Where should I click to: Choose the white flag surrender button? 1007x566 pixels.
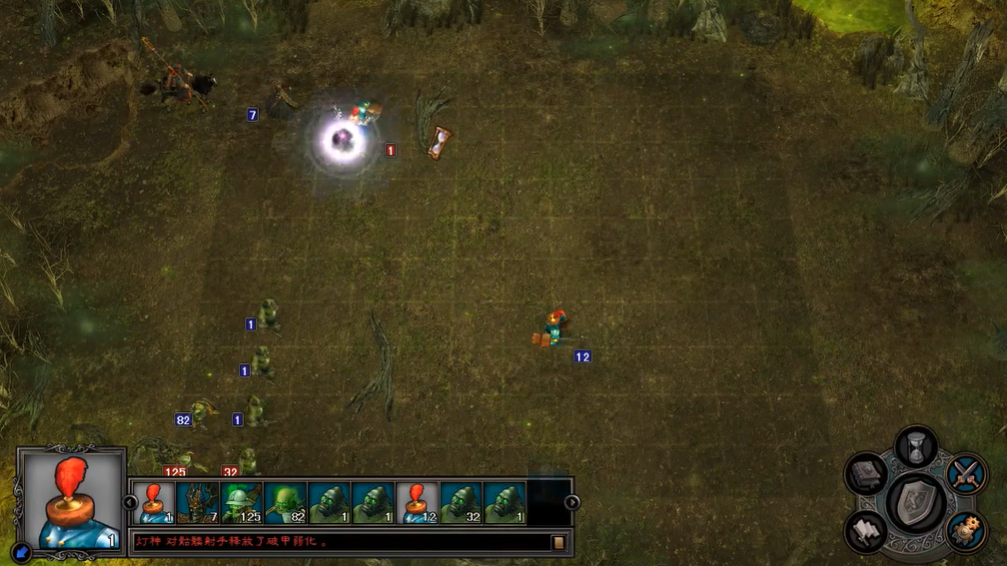pos(867,531)
